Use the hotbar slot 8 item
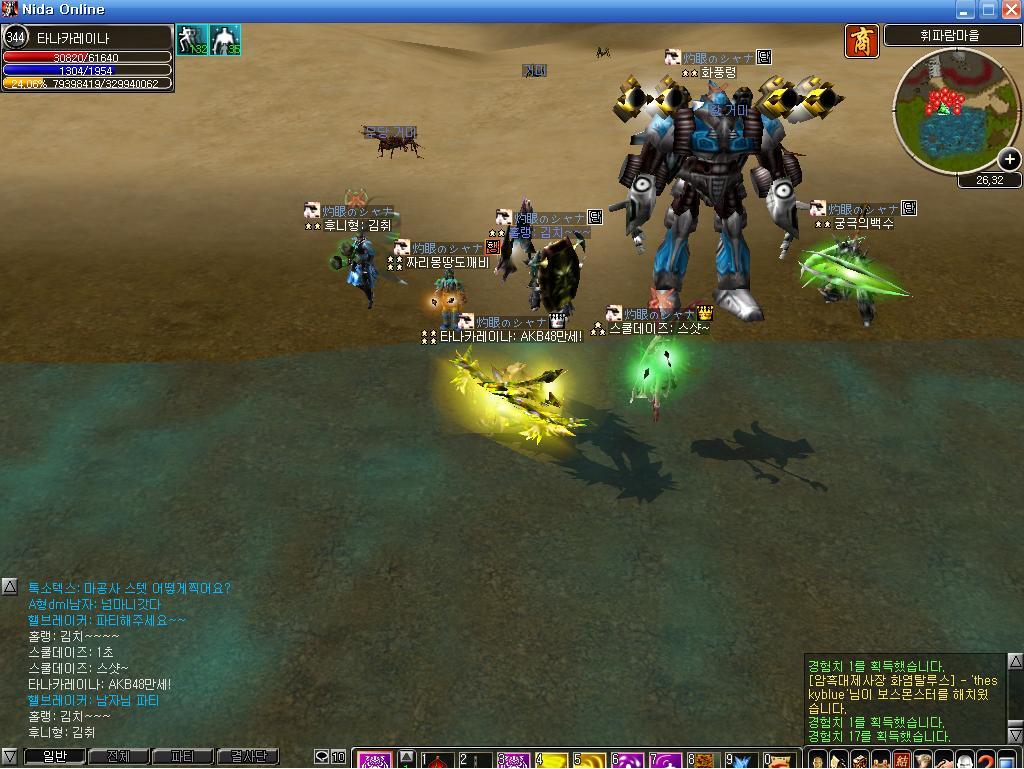The width and height of the screenshot is (1024, 769). pos(706,761)
